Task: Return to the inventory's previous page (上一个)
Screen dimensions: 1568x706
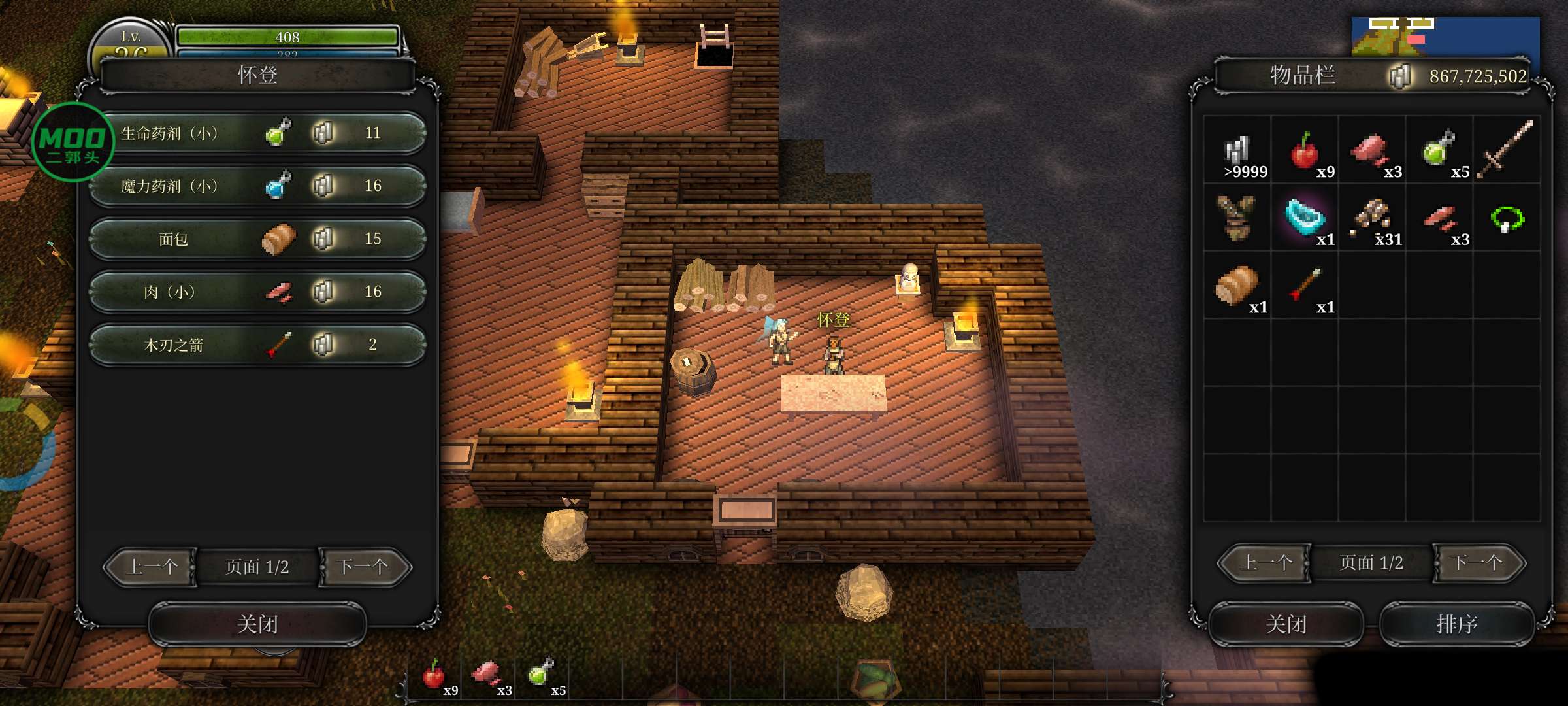Action: (x=1266, y=563)
